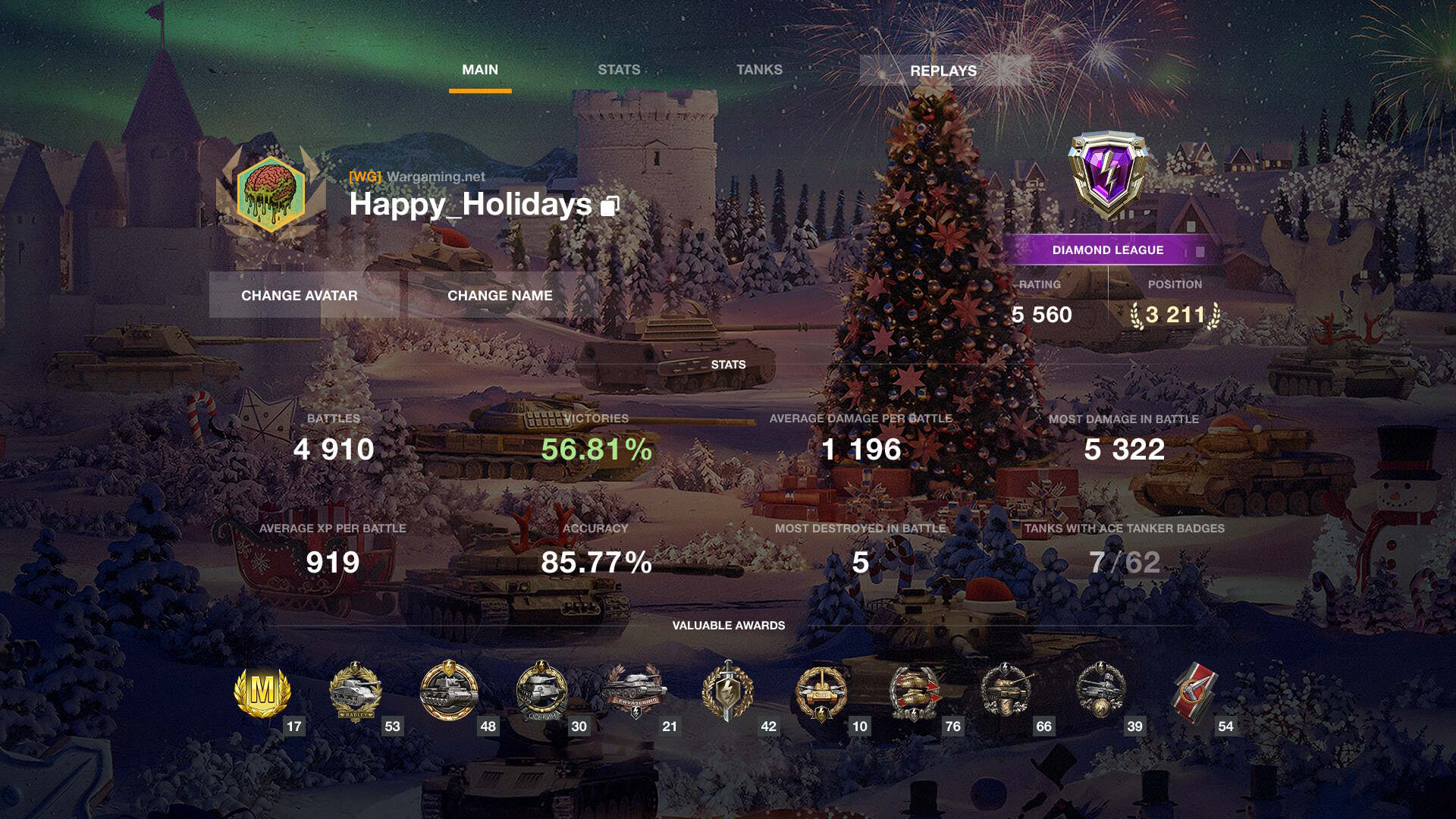
Task: Select the sword and shield award
Action: (727, 692)
